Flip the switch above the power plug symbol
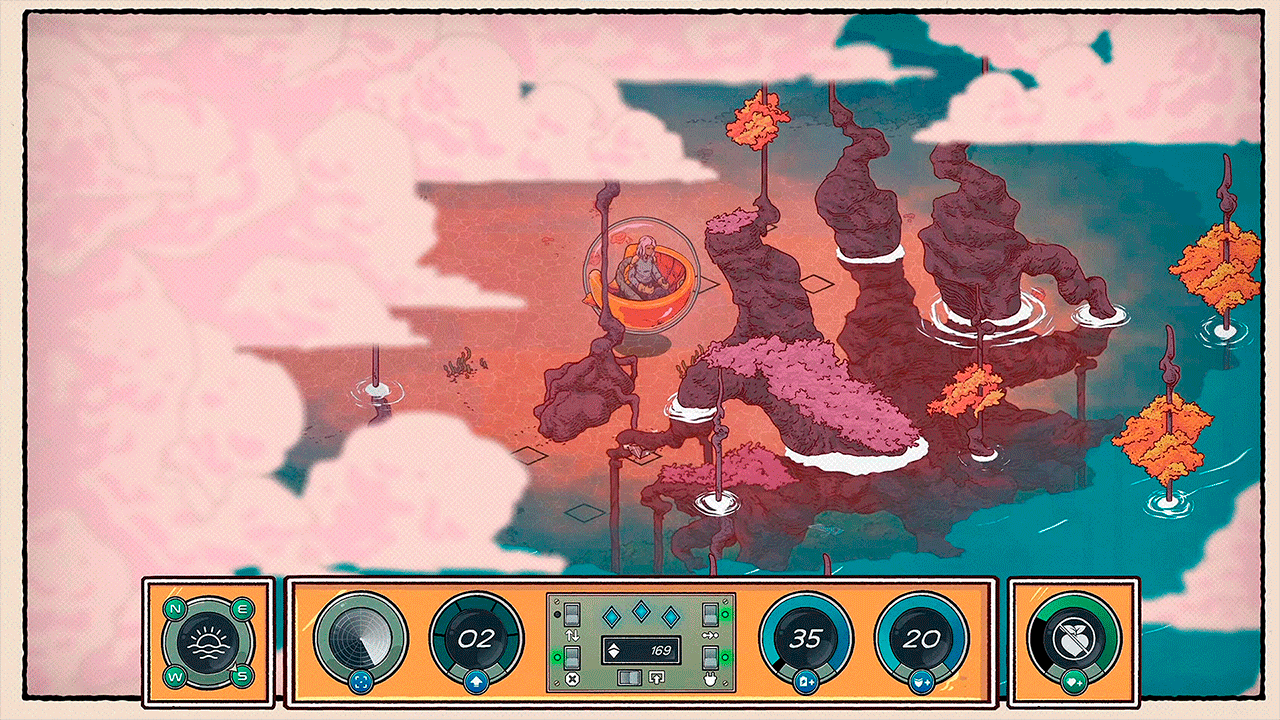The width and height of the screenshot is (1280, 720). point(710,658)
